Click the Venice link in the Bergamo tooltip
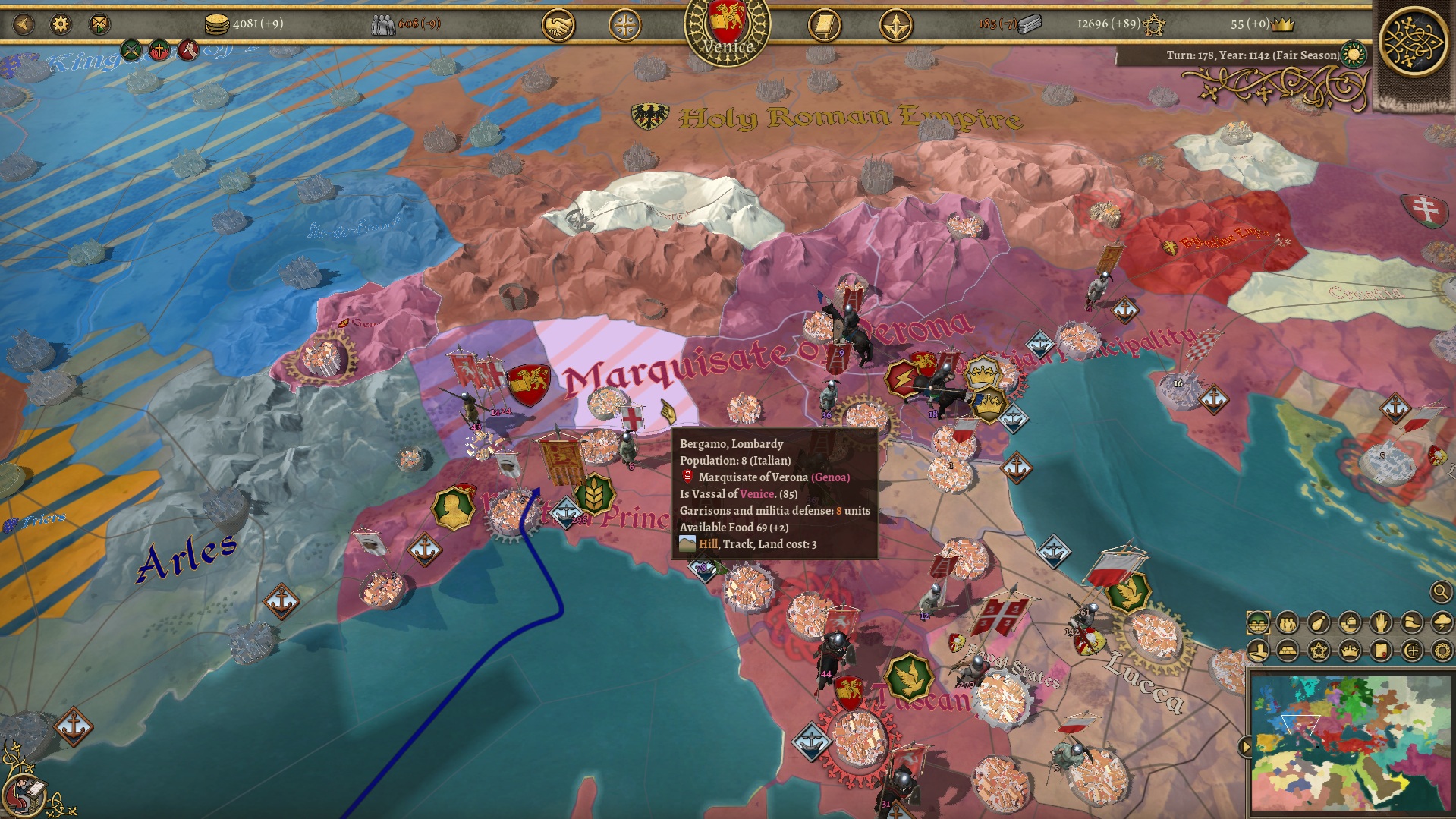Screen dimensions: 1456x819 click(x=757, y=493)
